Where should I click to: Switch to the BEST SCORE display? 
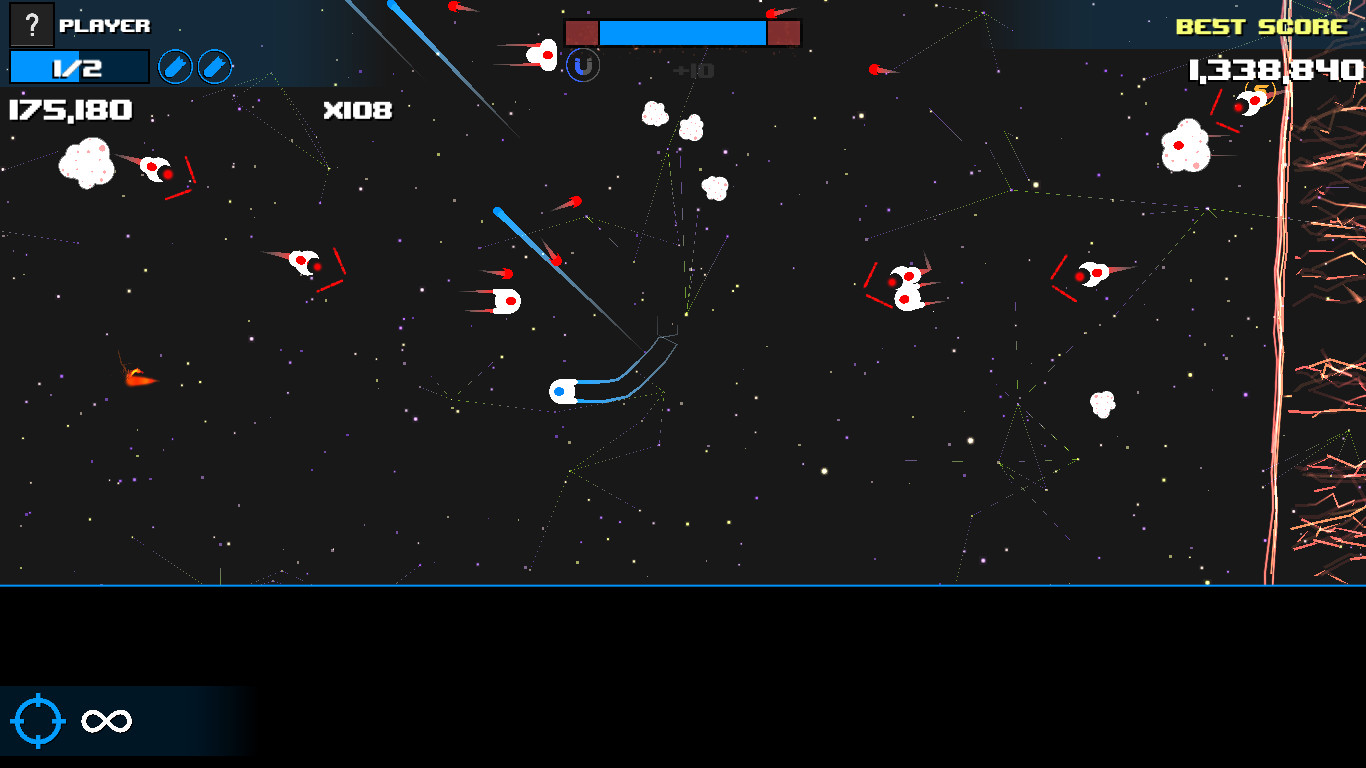coord(1262,26)
